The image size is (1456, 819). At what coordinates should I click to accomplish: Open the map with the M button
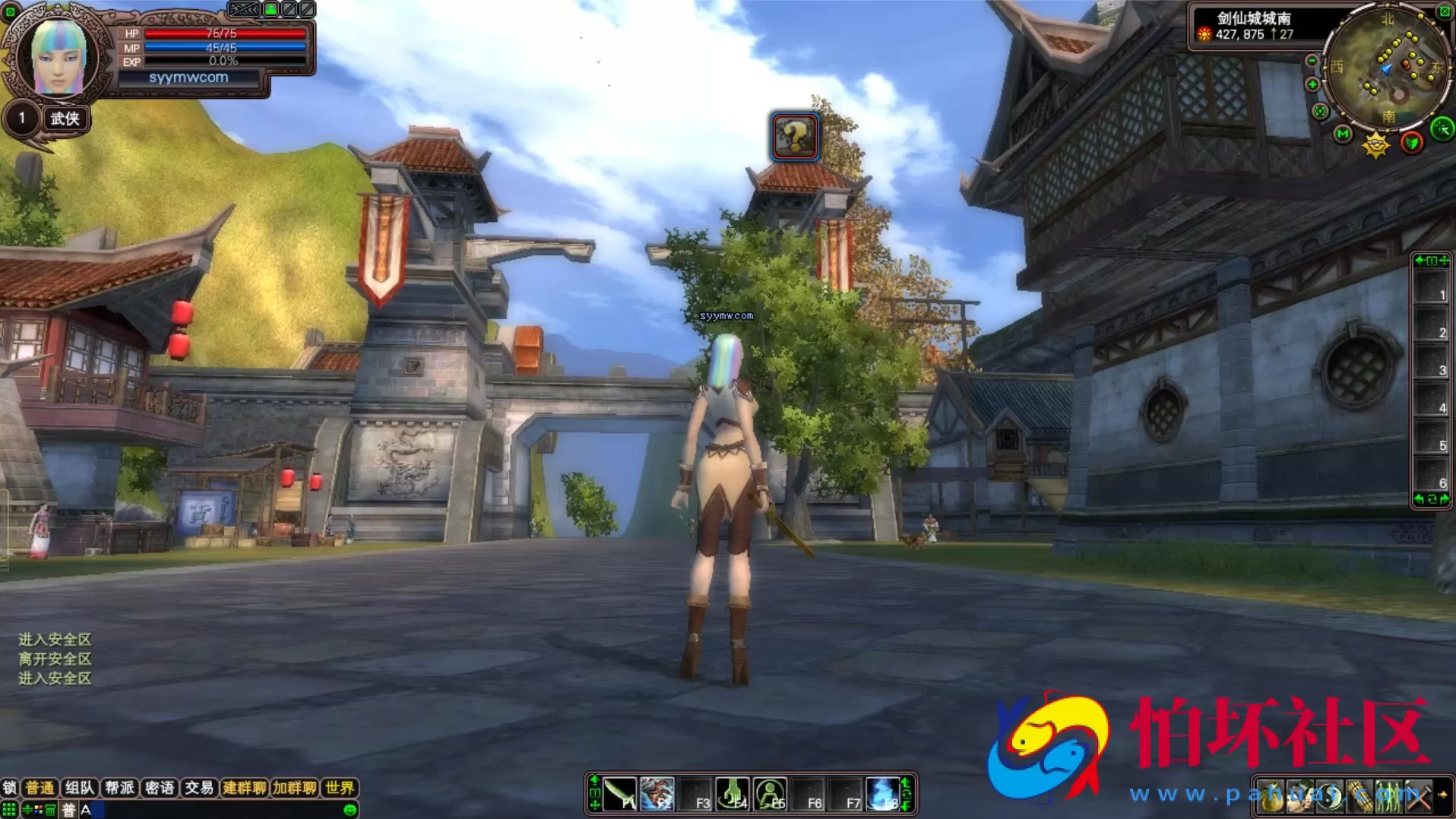point(1343,134)
